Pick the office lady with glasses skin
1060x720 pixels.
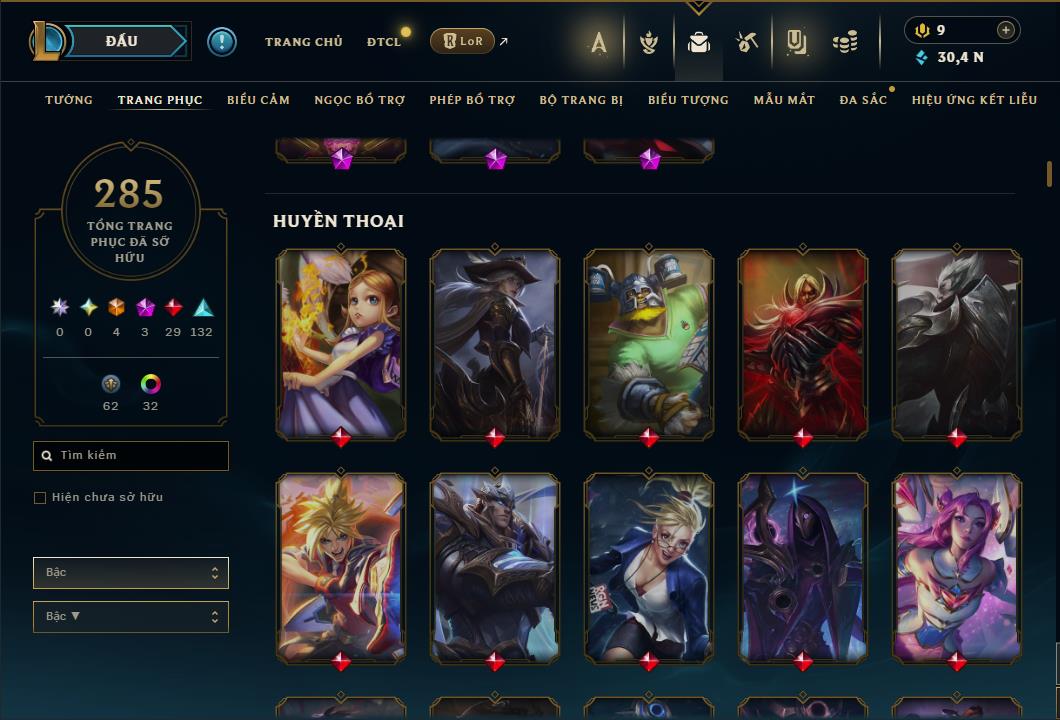tap(649, 566)
